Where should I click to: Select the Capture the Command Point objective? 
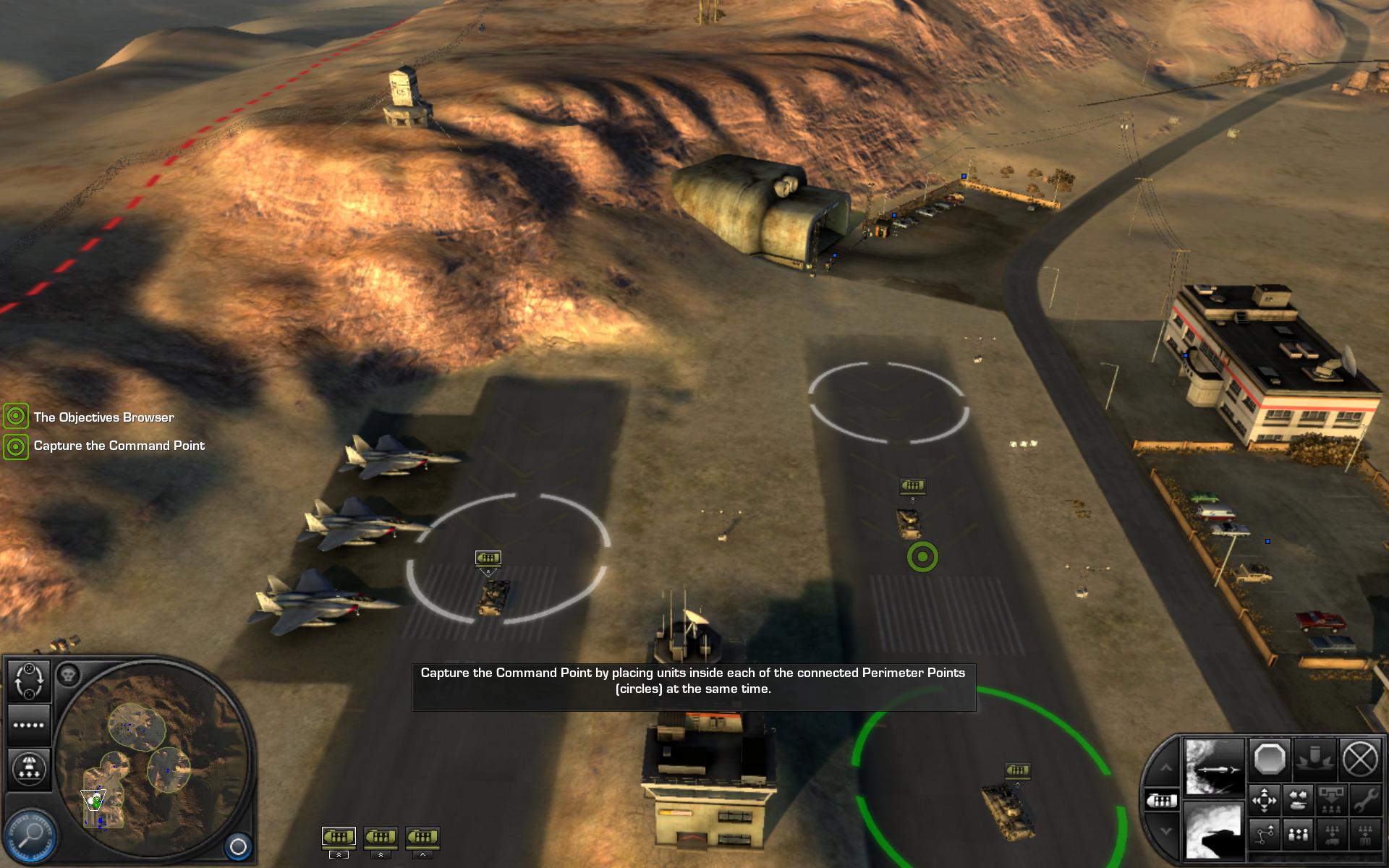119,446
